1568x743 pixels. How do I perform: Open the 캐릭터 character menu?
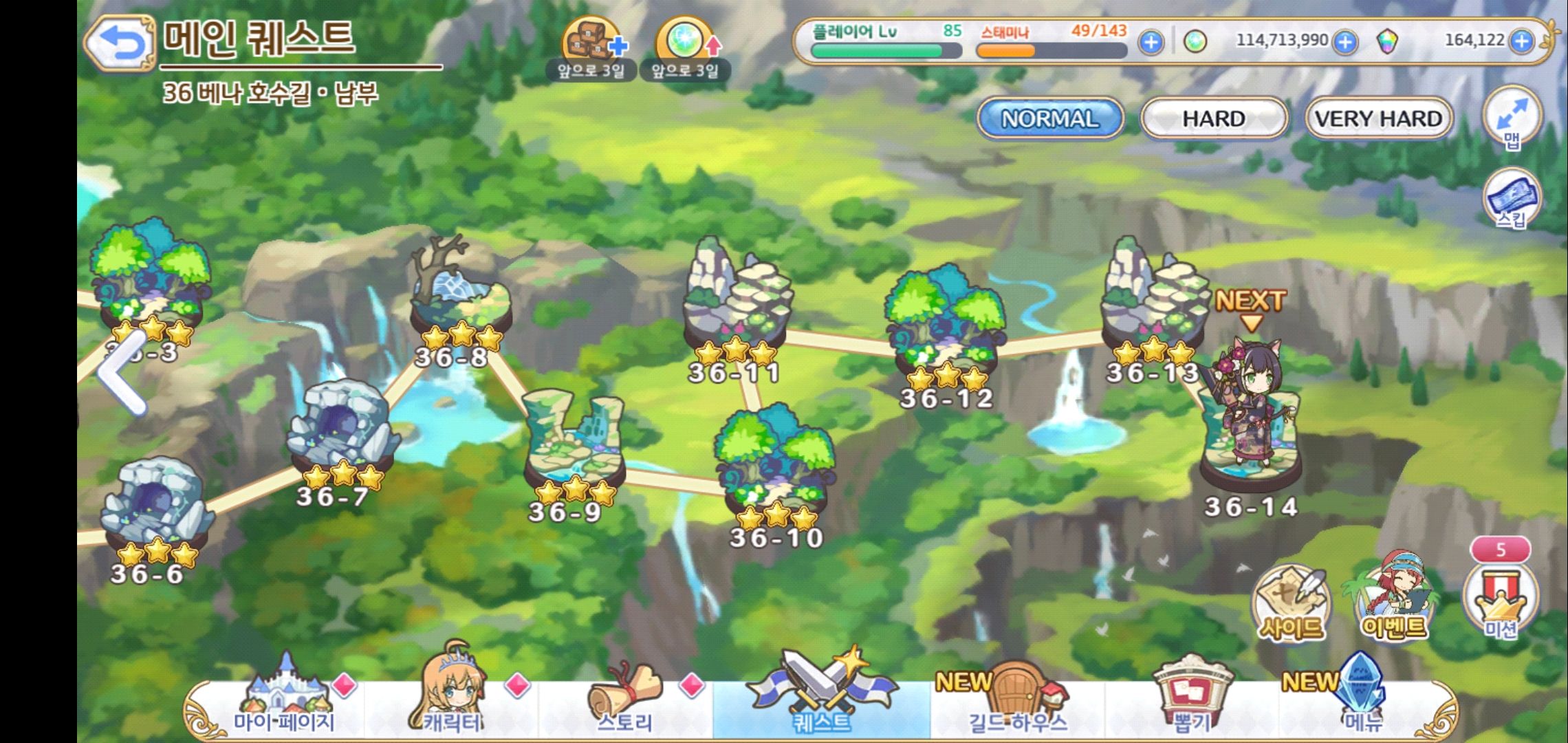coord(452,702)
